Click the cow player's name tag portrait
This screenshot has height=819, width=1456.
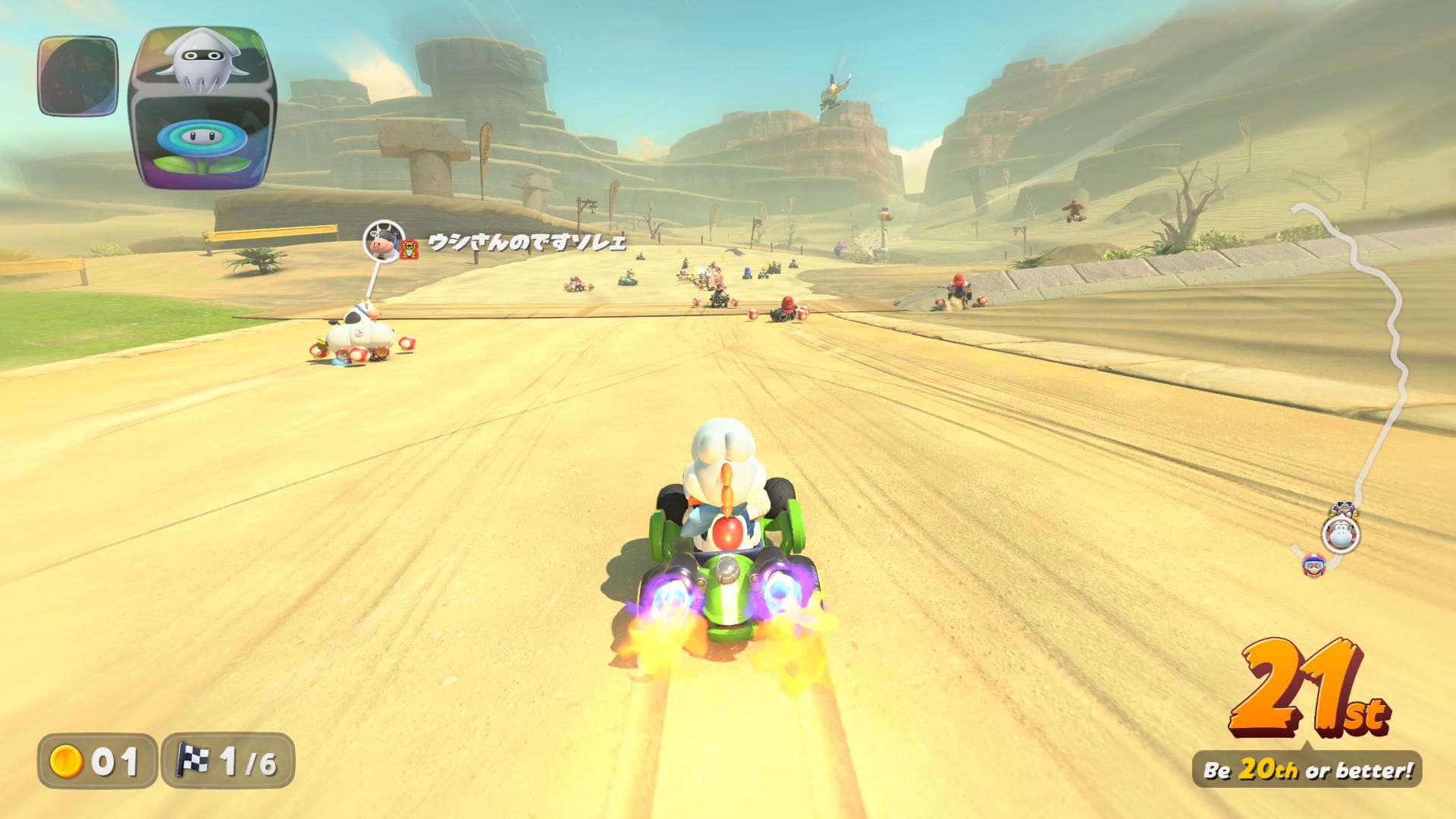tap(384, 241)
